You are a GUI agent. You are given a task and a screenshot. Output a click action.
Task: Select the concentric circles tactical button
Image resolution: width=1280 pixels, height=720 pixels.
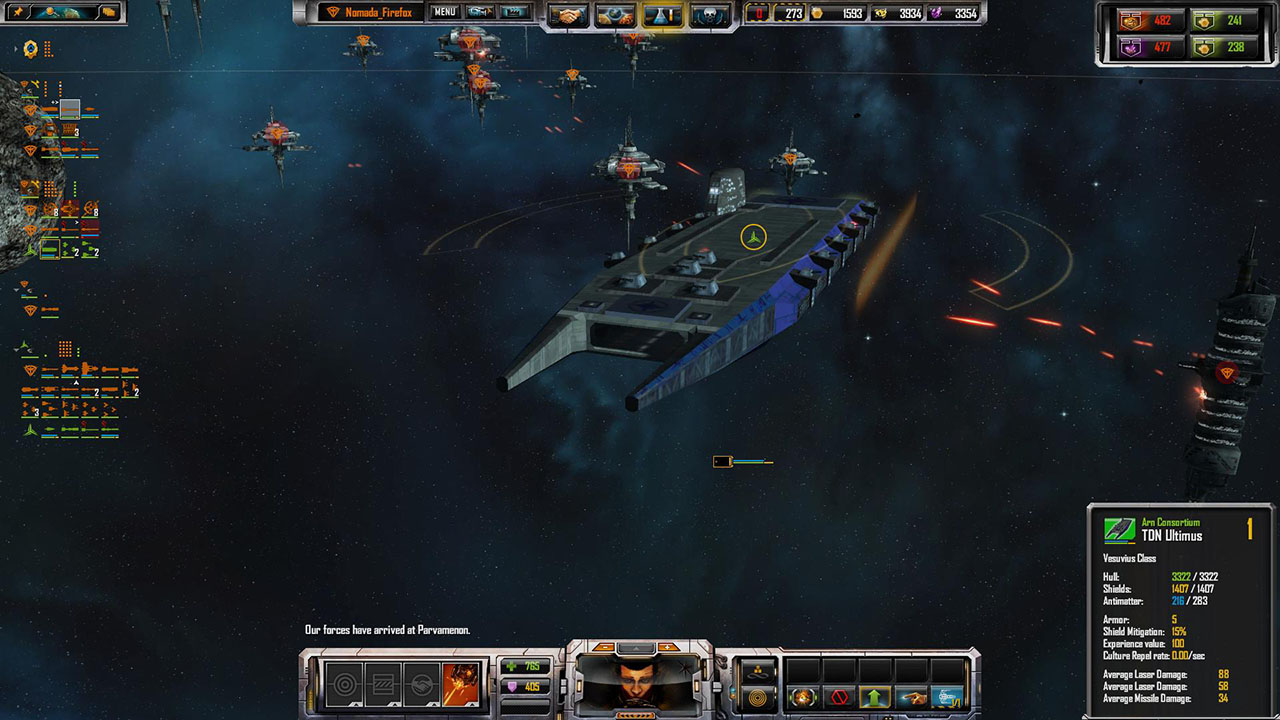[x=756, y=697]
